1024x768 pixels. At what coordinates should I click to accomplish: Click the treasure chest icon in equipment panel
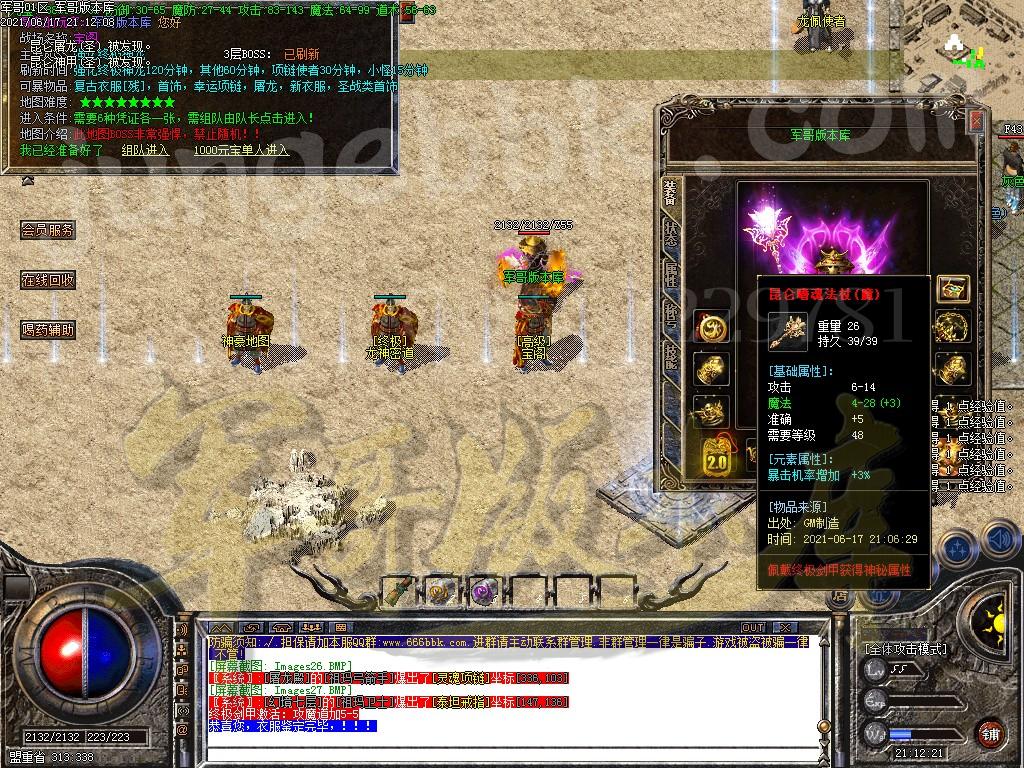coord(952,289)
